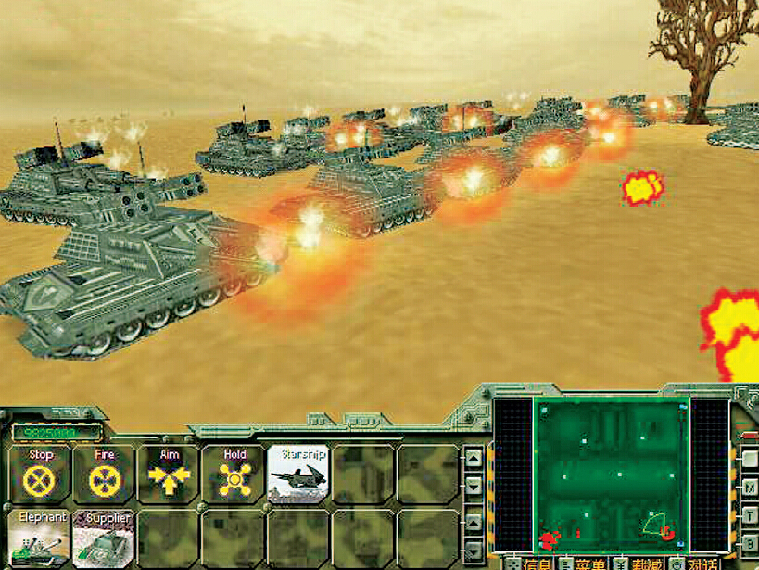Pick the Elephant tank unit
Viewport: 759px width, 570px height.
[x=40, y=539]
